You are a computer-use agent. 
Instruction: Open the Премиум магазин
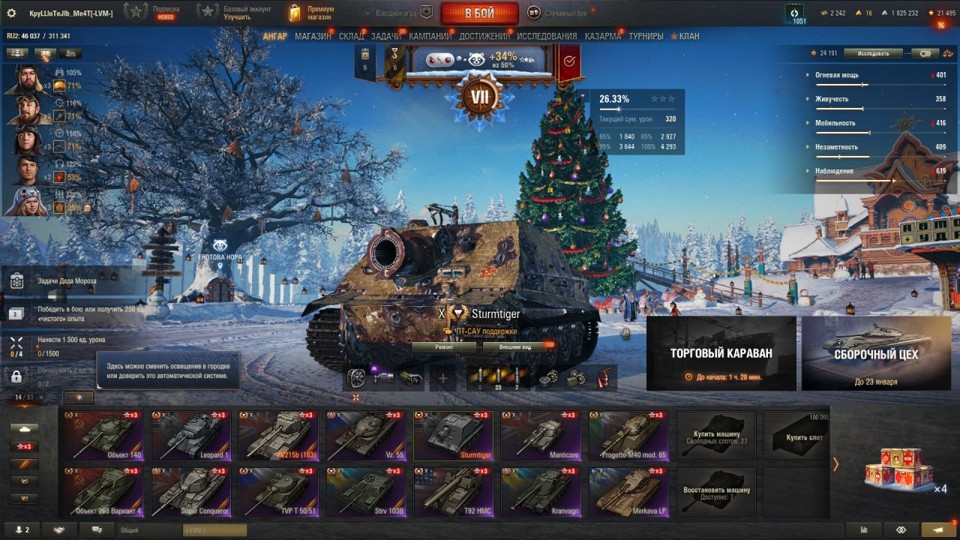tap(312, 13)
